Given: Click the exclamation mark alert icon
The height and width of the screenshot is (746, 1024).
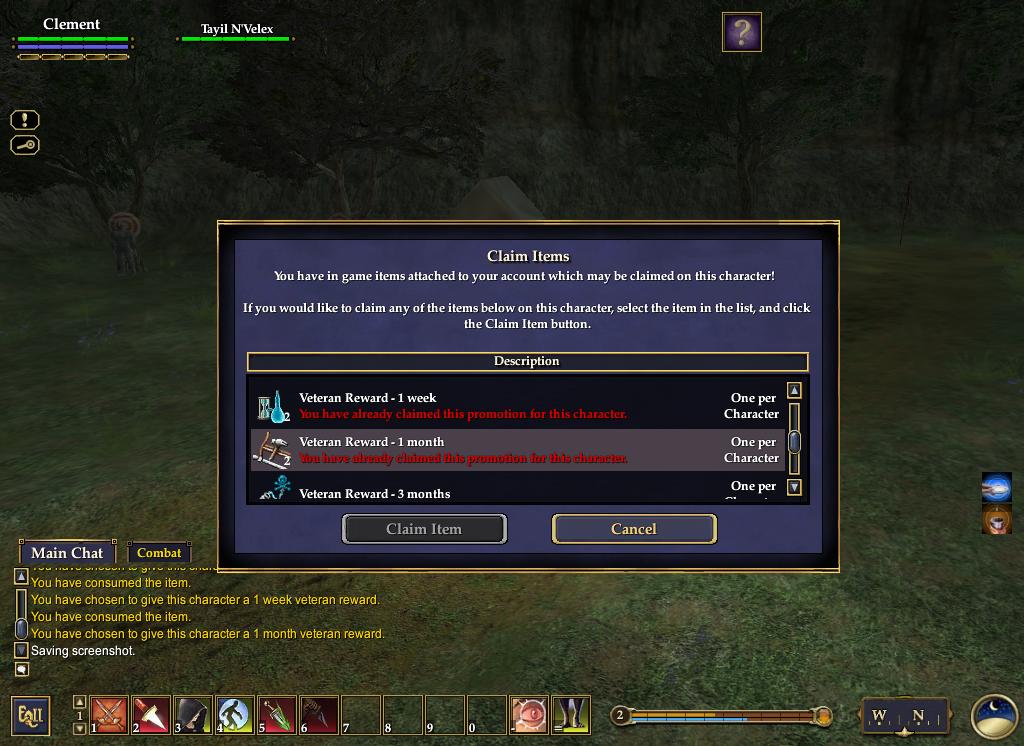Looking at the screenshot, I should click(25, 120).
